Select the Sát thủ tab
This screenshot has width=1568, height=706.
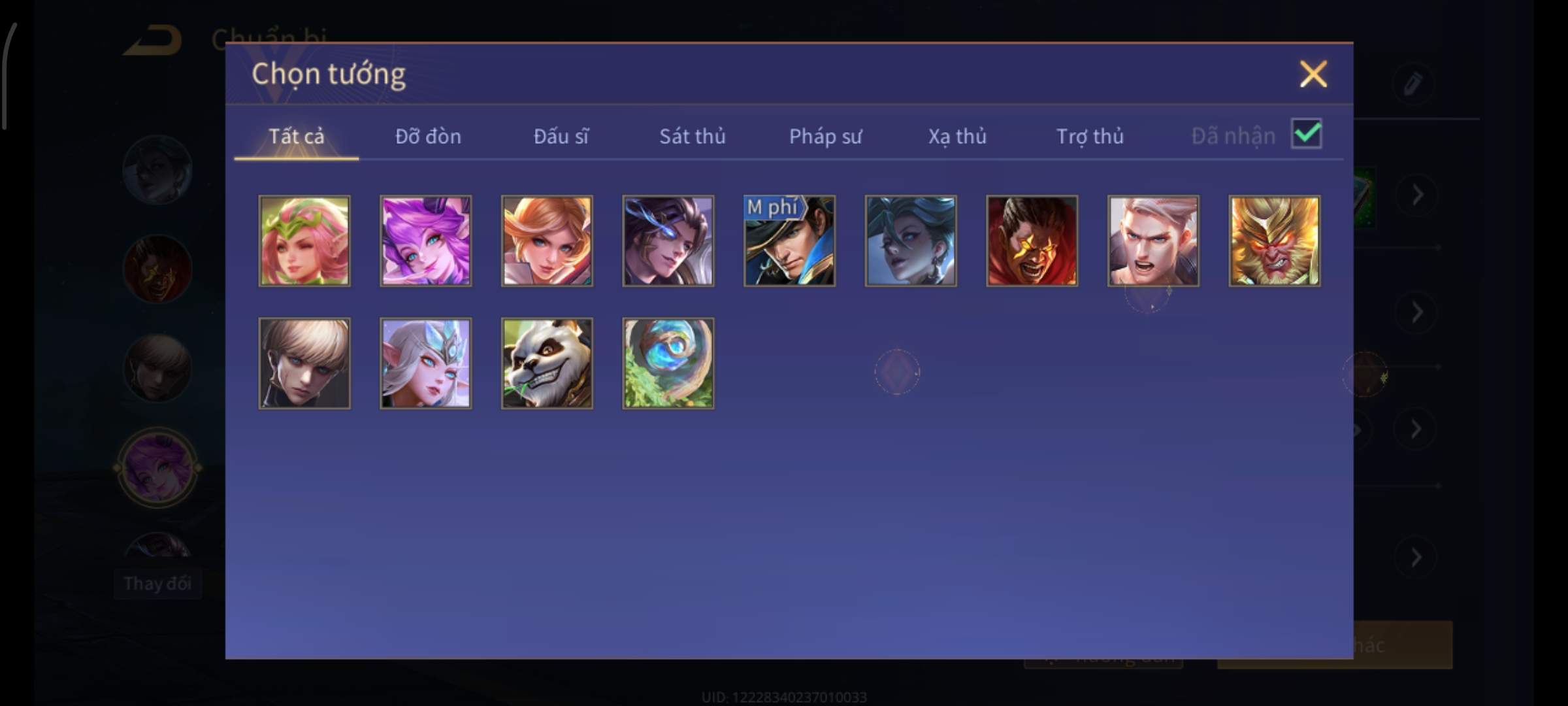692,136
